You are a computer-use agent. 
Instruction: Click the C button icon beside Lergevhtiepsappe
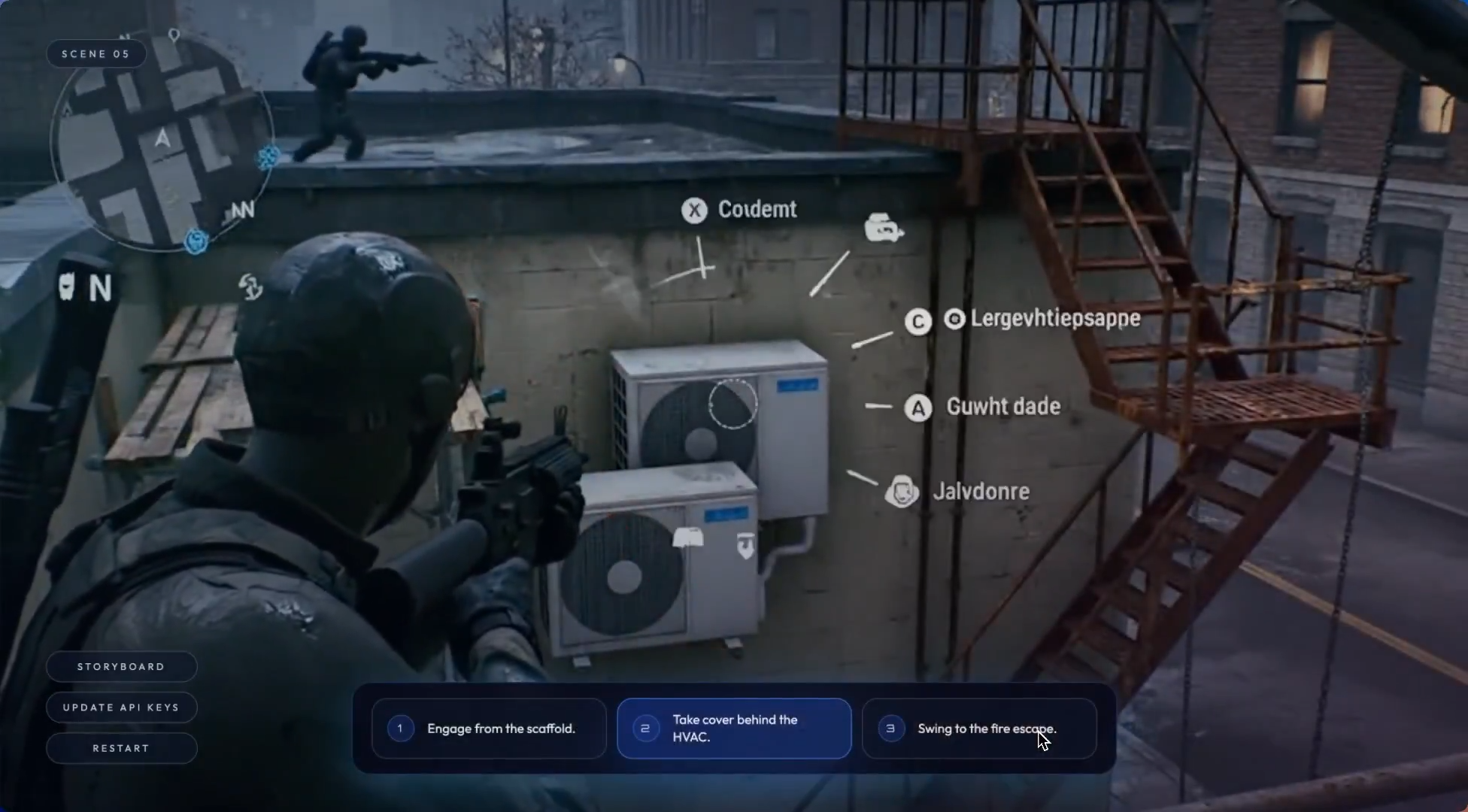(x=918, y=321)
